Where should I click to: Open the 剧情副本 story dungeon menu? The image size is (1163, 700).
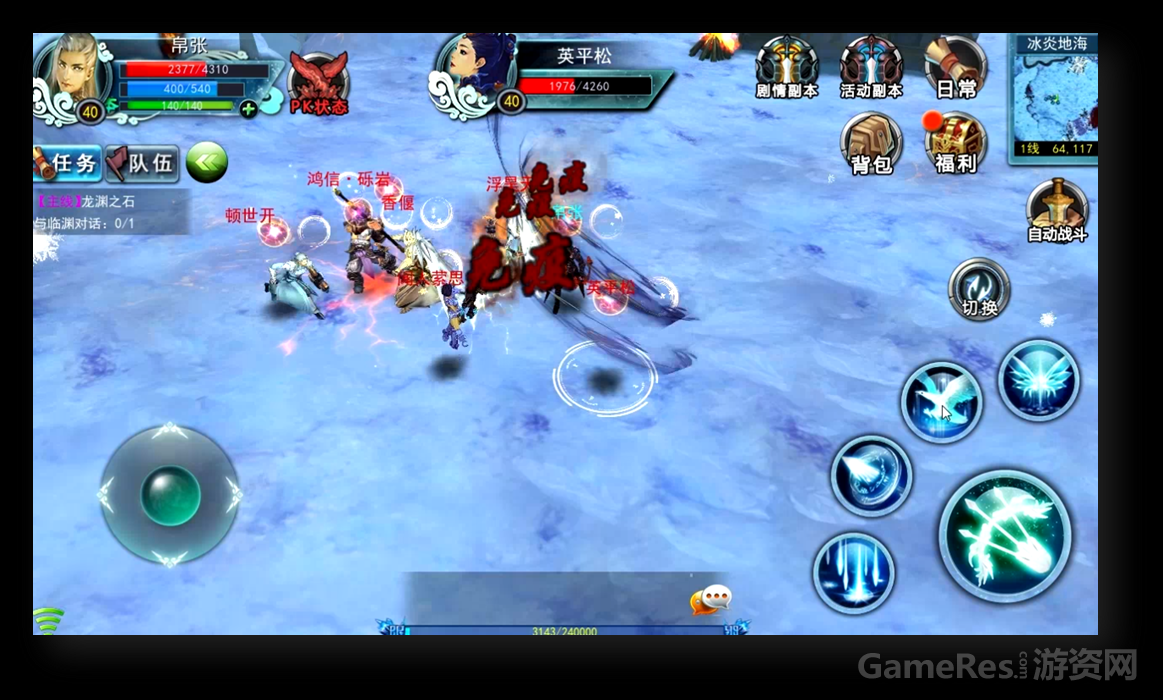click(786, 67)
